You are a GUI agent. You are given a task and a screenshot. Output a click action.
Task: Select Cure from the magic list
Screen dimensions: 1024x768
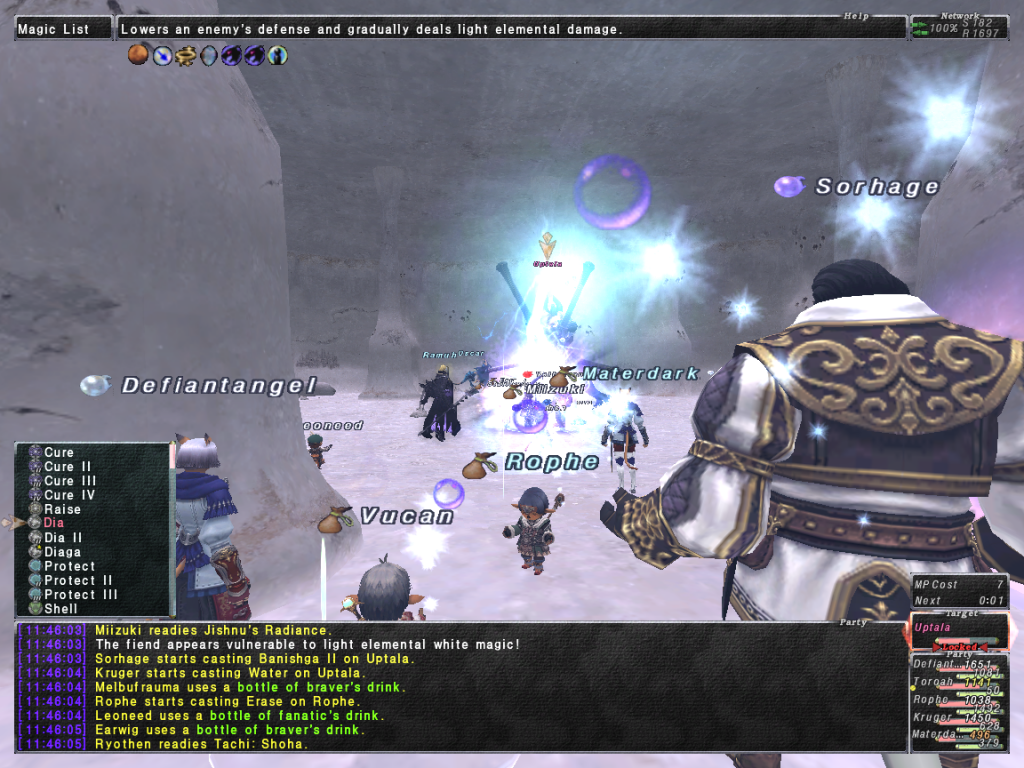click(x=59, y=452)
